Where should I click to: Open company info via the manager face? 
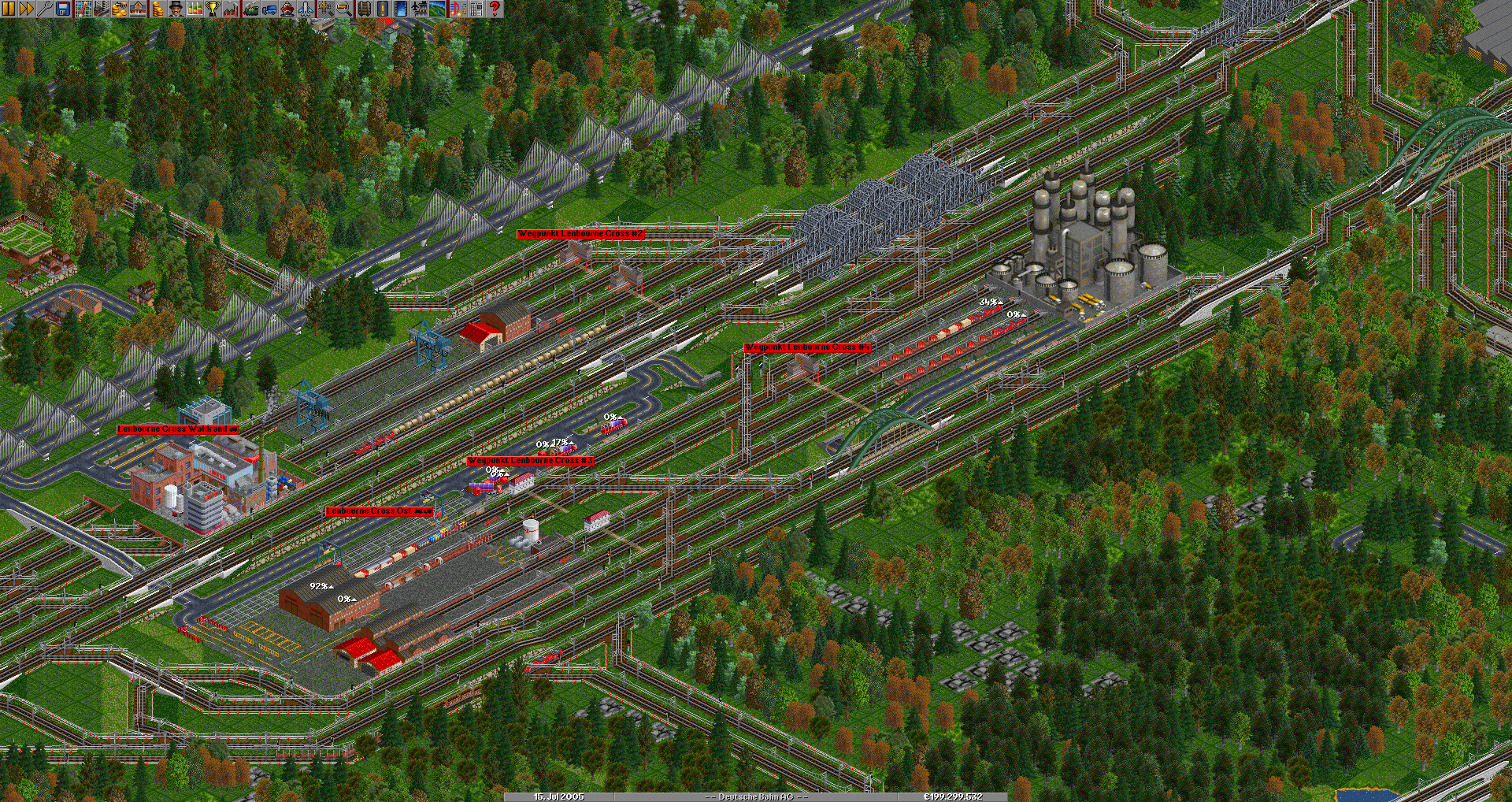175,9
